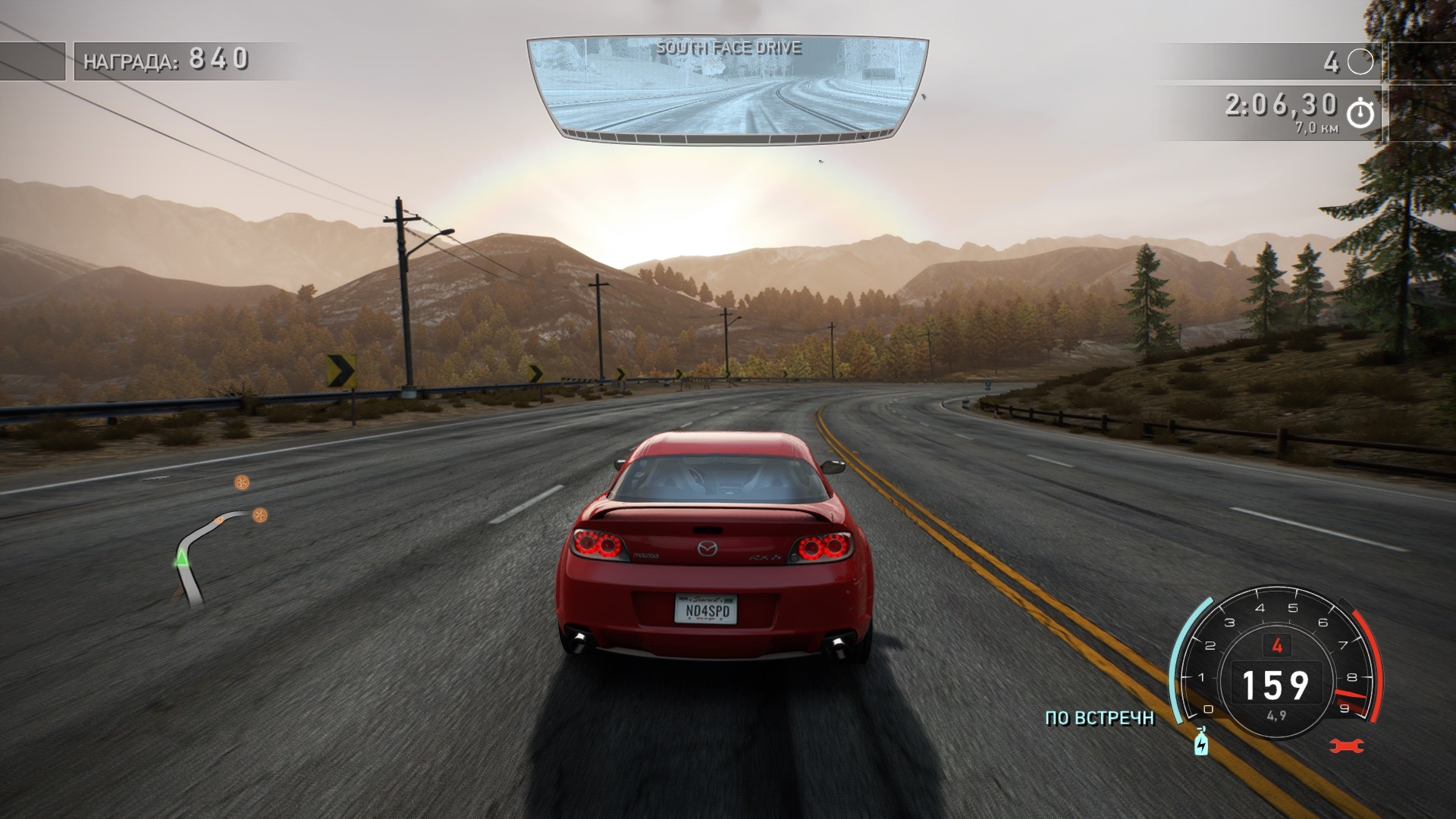
Task: Click the red wrench damage icon
Action: coord(1346,746)
